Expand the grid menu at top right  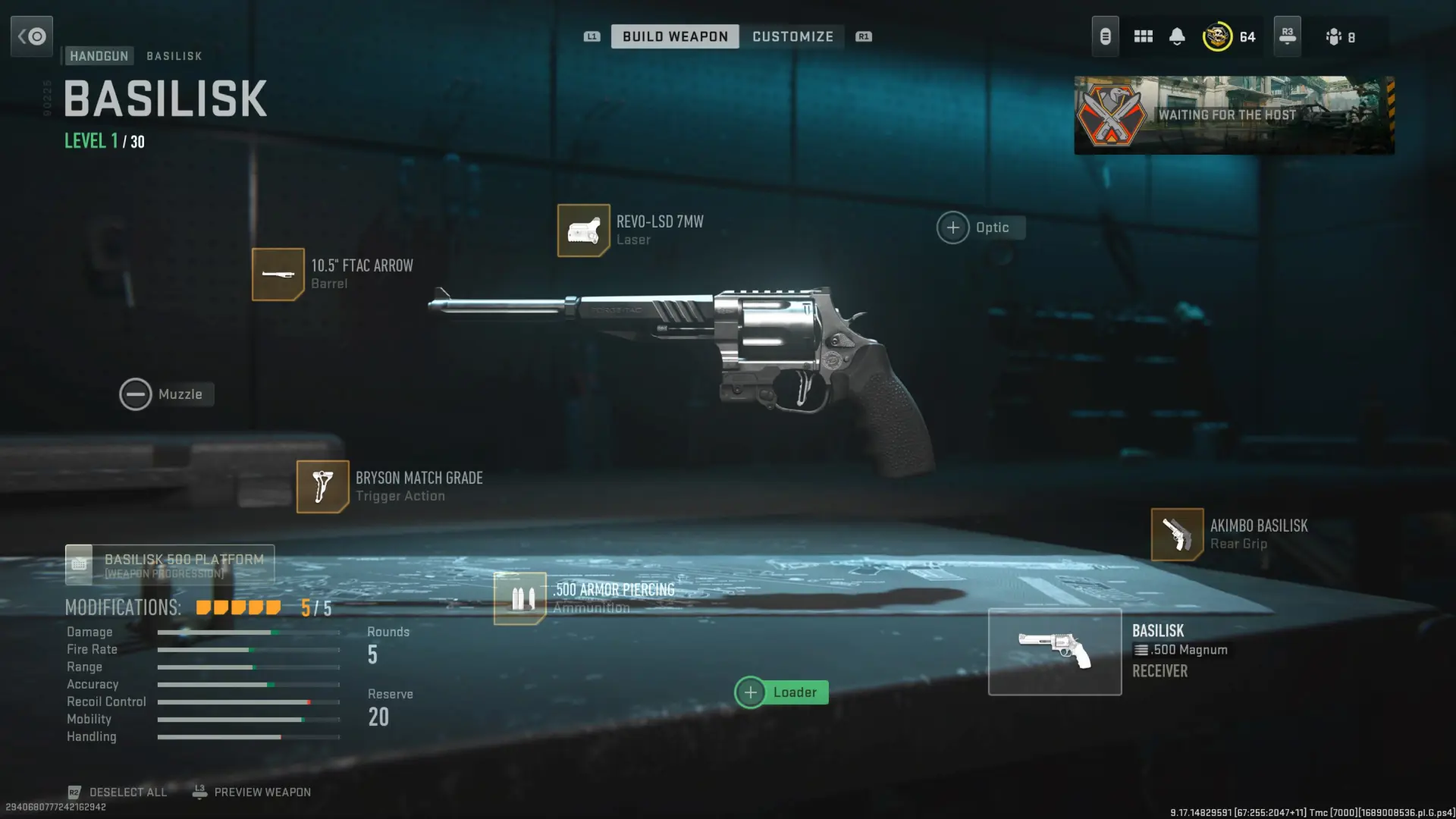tap(1143, 36)
